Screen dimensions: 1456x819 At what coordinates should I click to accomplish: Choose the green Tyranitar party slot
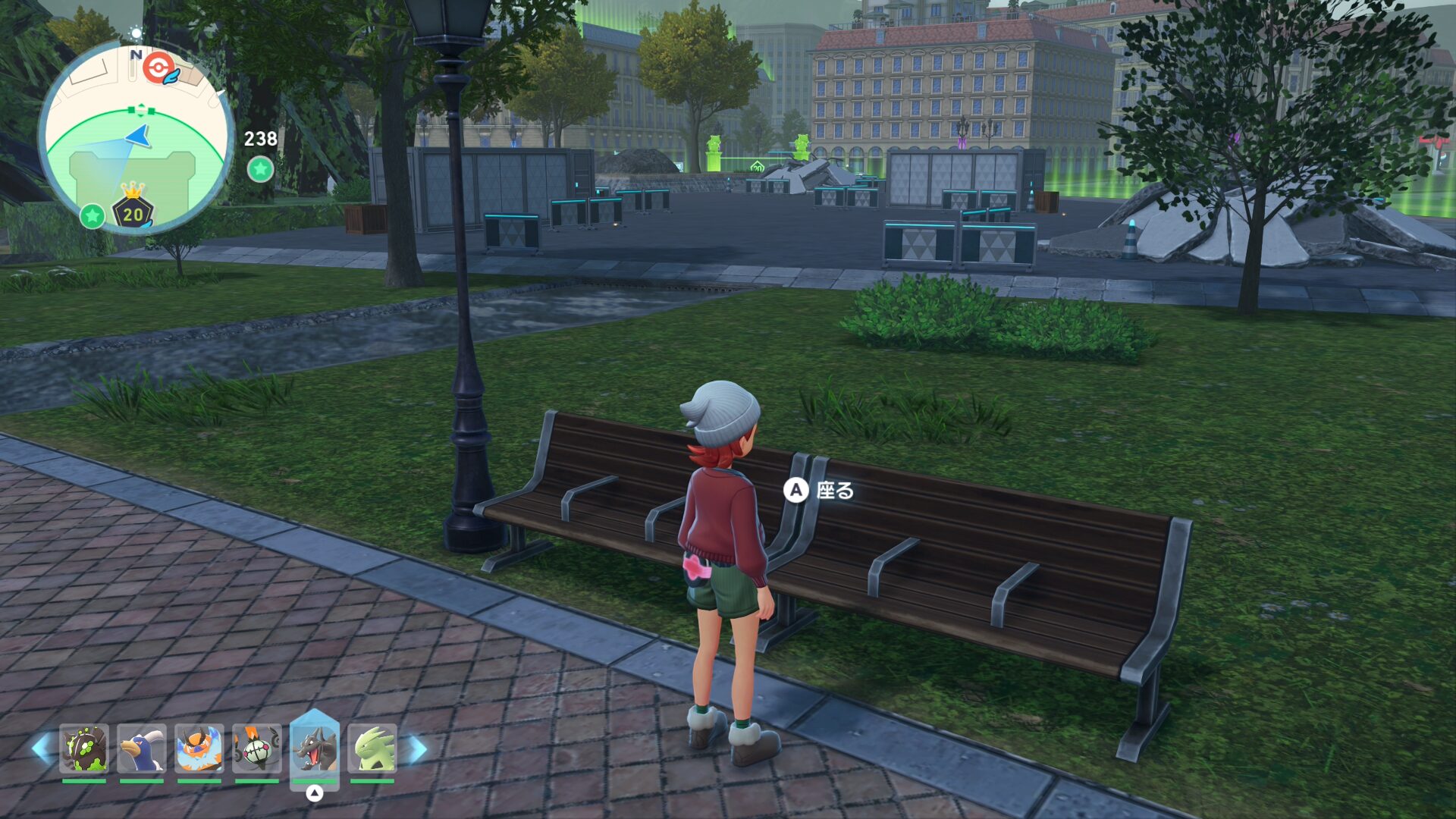click(372, 748)
